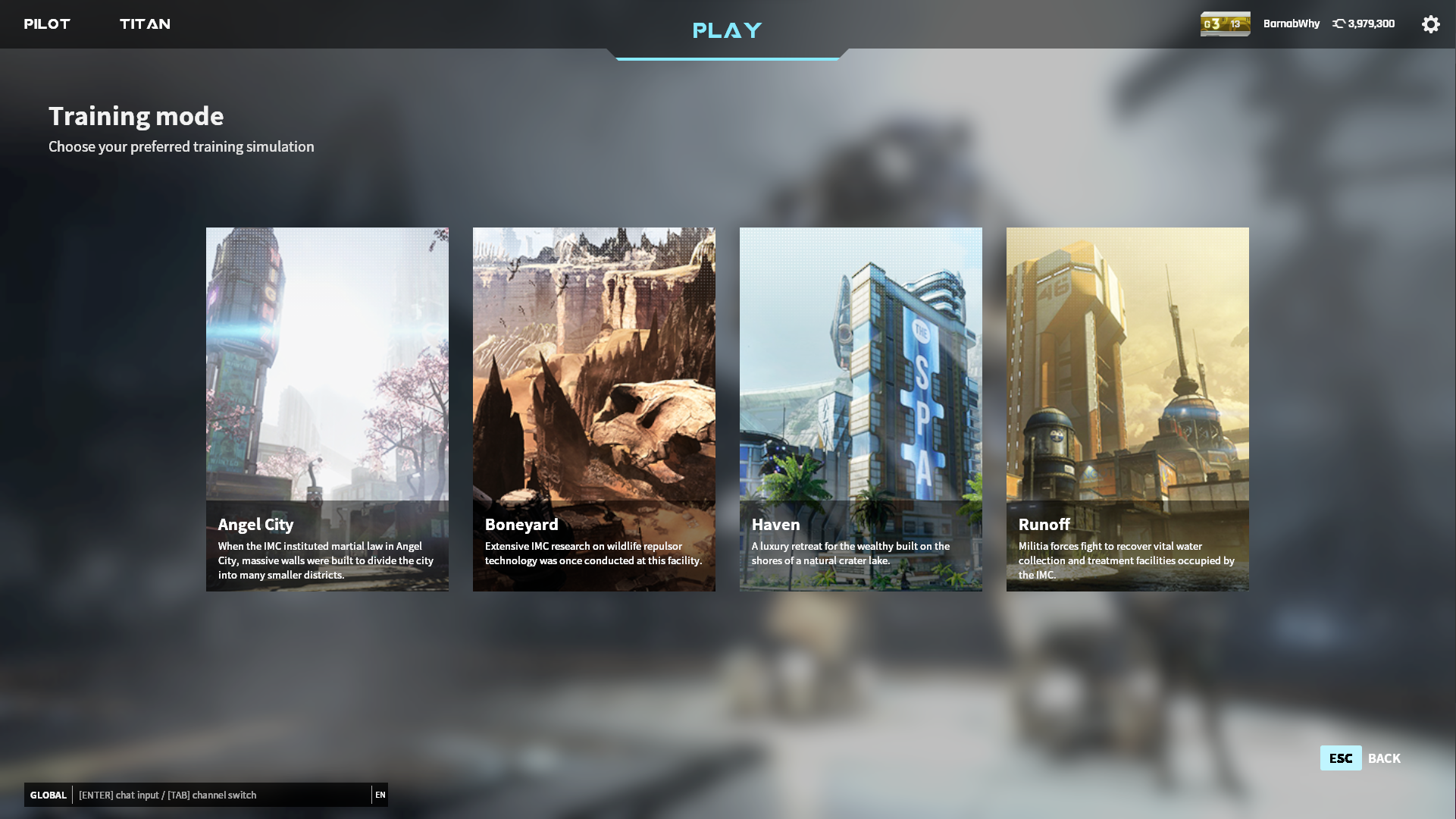Pick the Haven map card
Image resolution: width=1456 pixels, height=819 pixels.
(x=861, y=409)
